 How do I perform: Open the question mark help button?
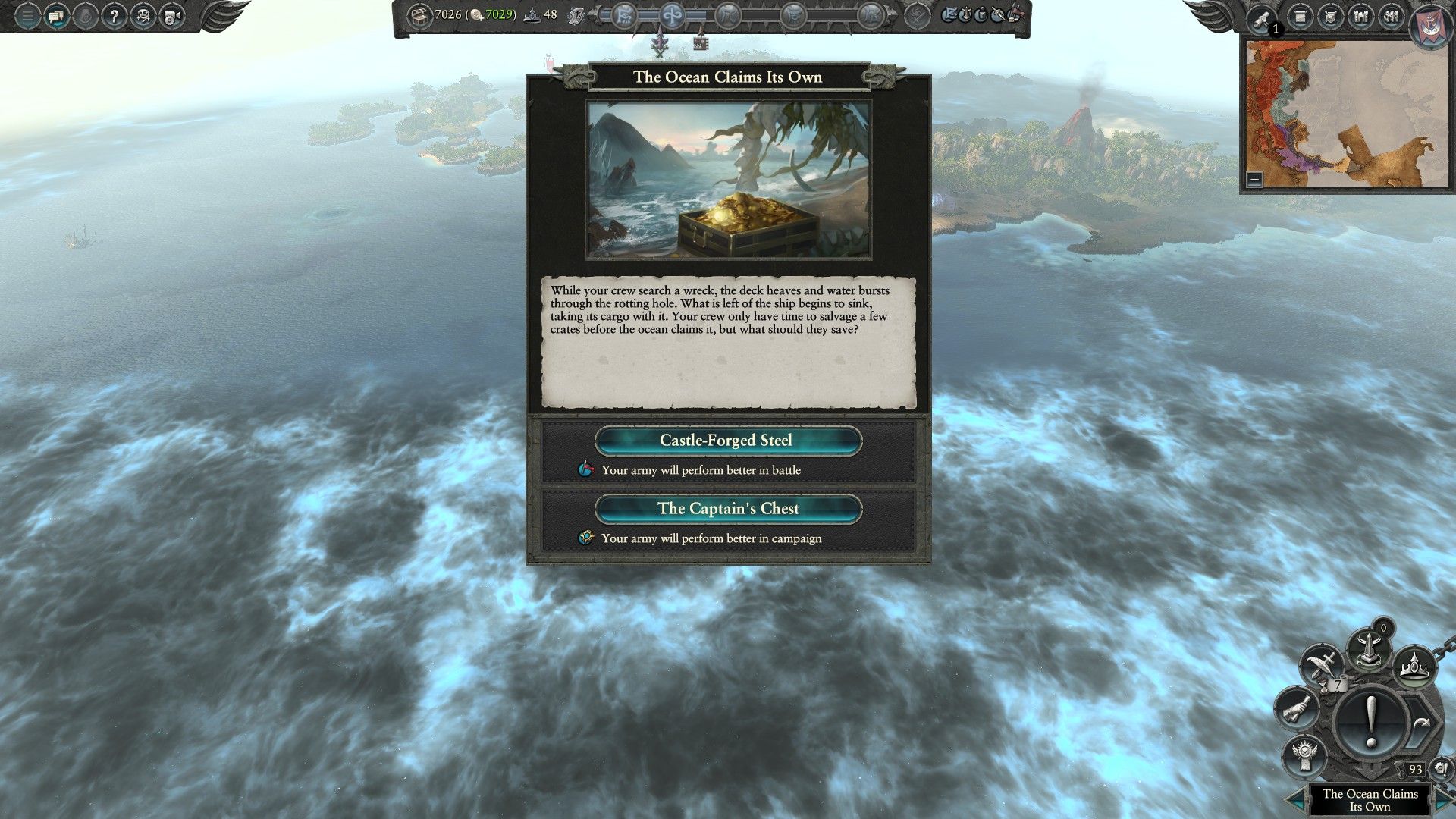pyautogui.click(x=114, y=16)
